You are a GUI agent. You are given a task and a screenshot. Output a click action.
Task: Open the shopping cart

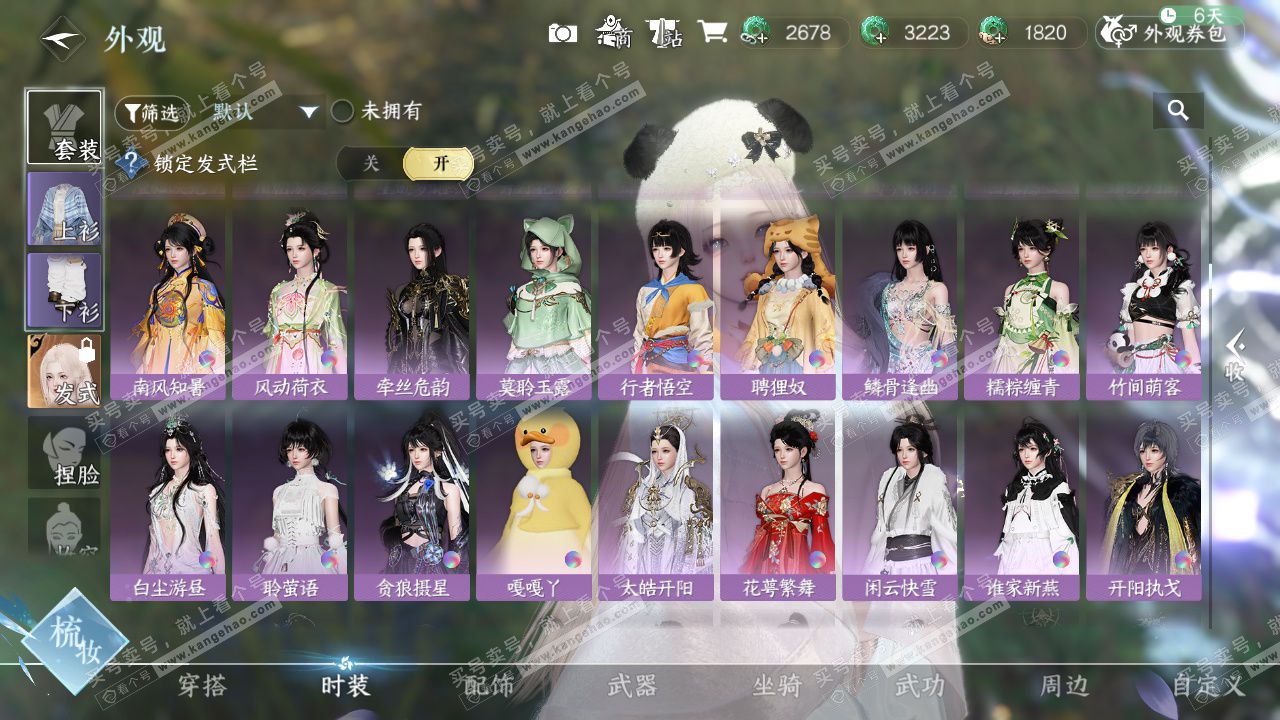pyautogui.click(x=712, y=33)
